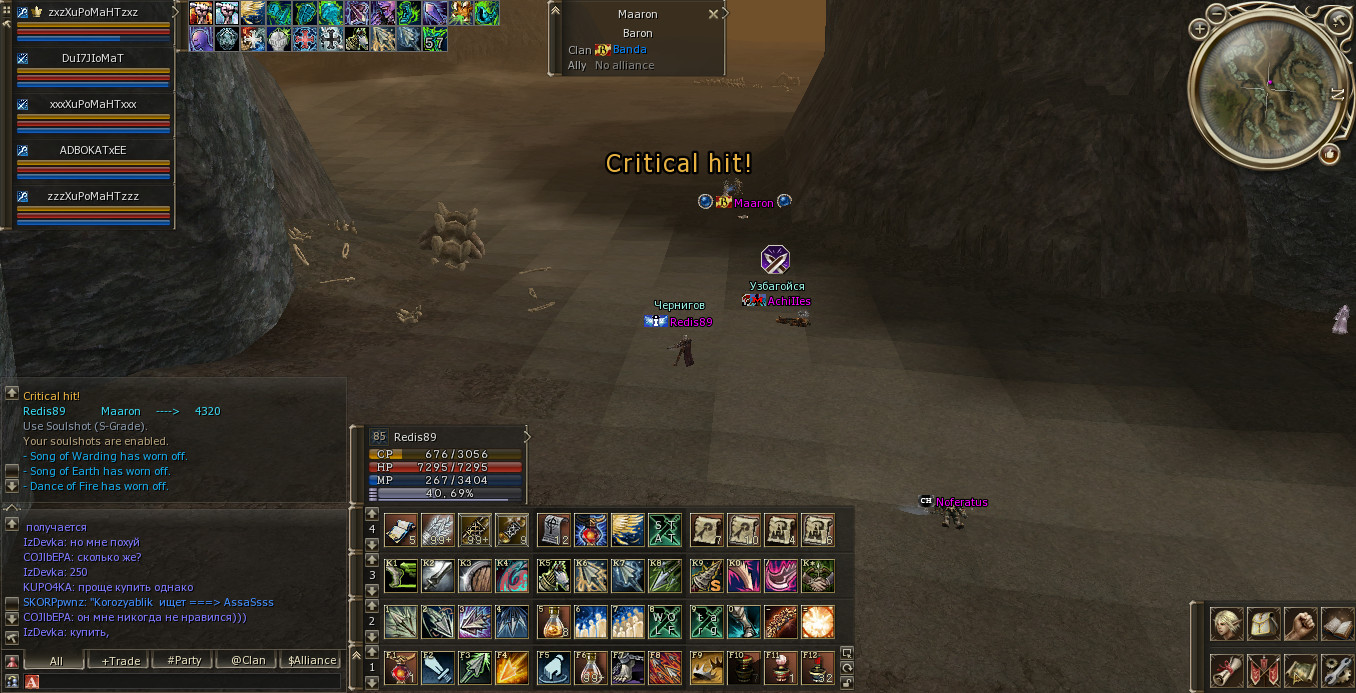Switch chat to the #Party tab
The height and width of the screenshot is (693, 1356).
[x=184, y=660]
